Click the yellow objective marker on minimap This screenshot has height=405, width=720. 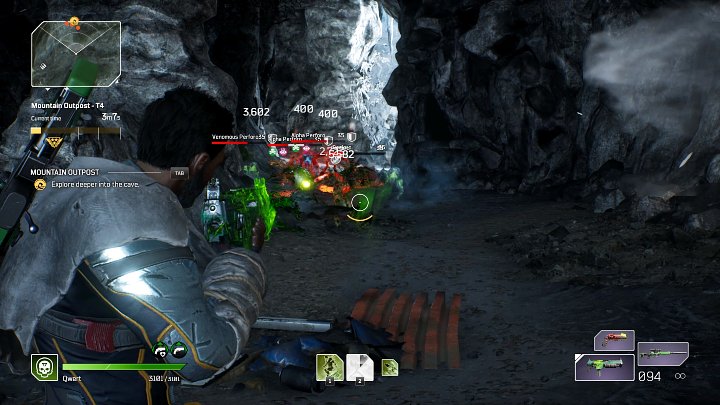(x=73, y=22)
